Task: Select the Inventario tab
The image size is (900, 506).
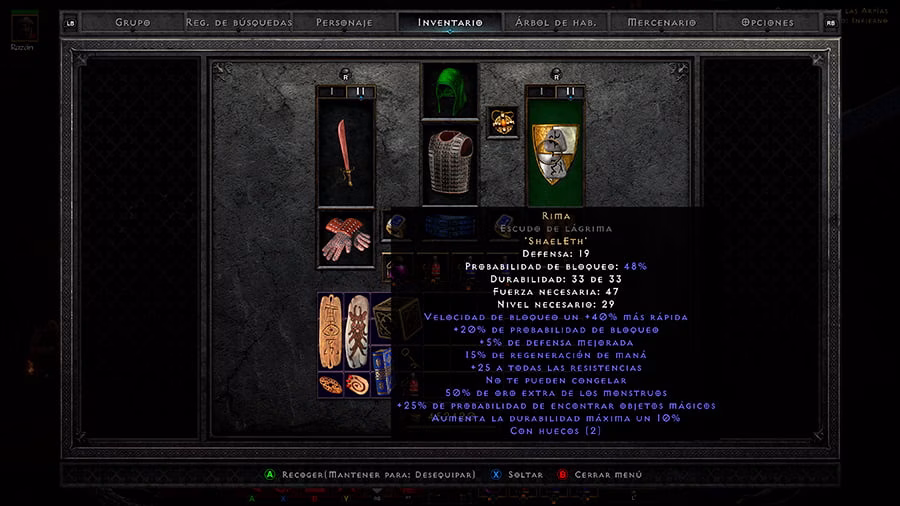Action: point(450,22)
